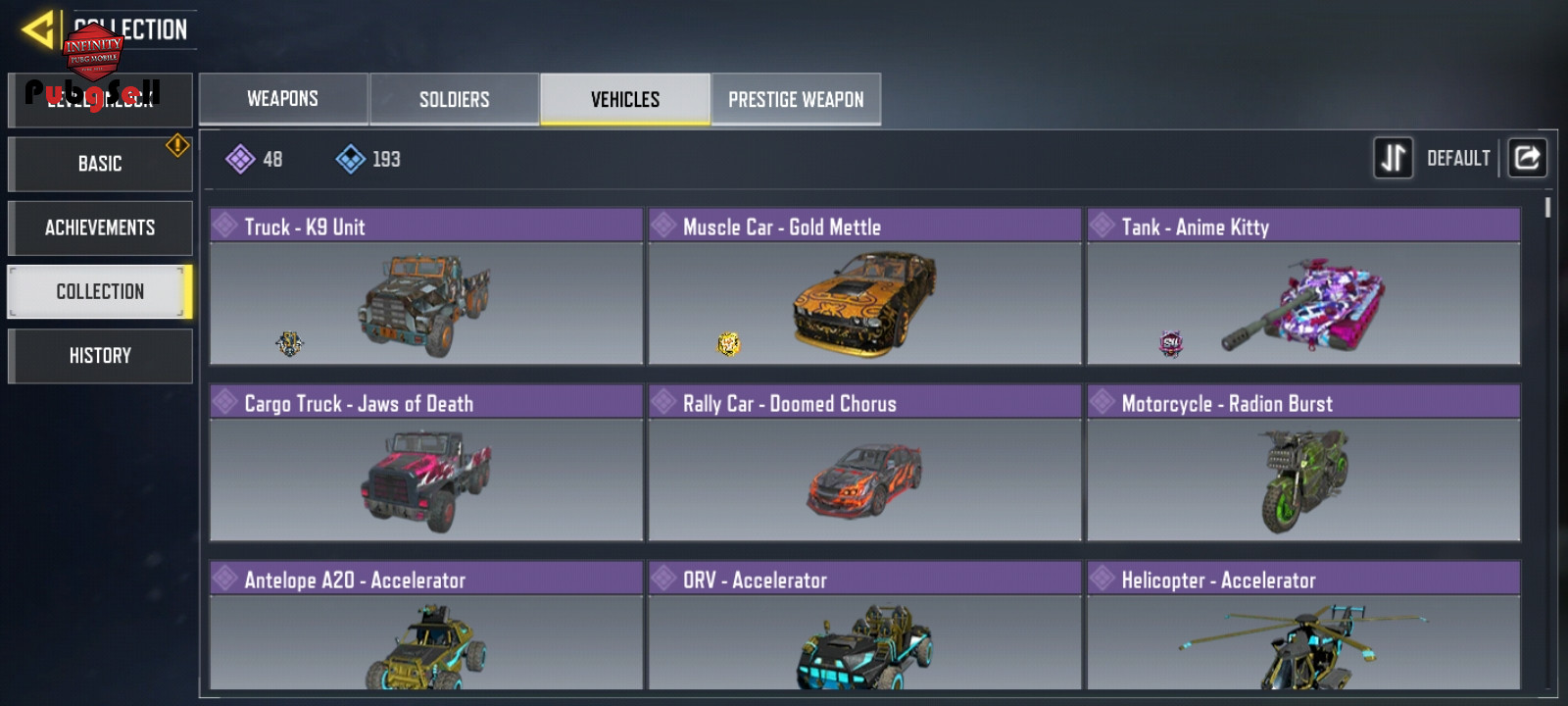Click the share export icon

(1527, 158)
